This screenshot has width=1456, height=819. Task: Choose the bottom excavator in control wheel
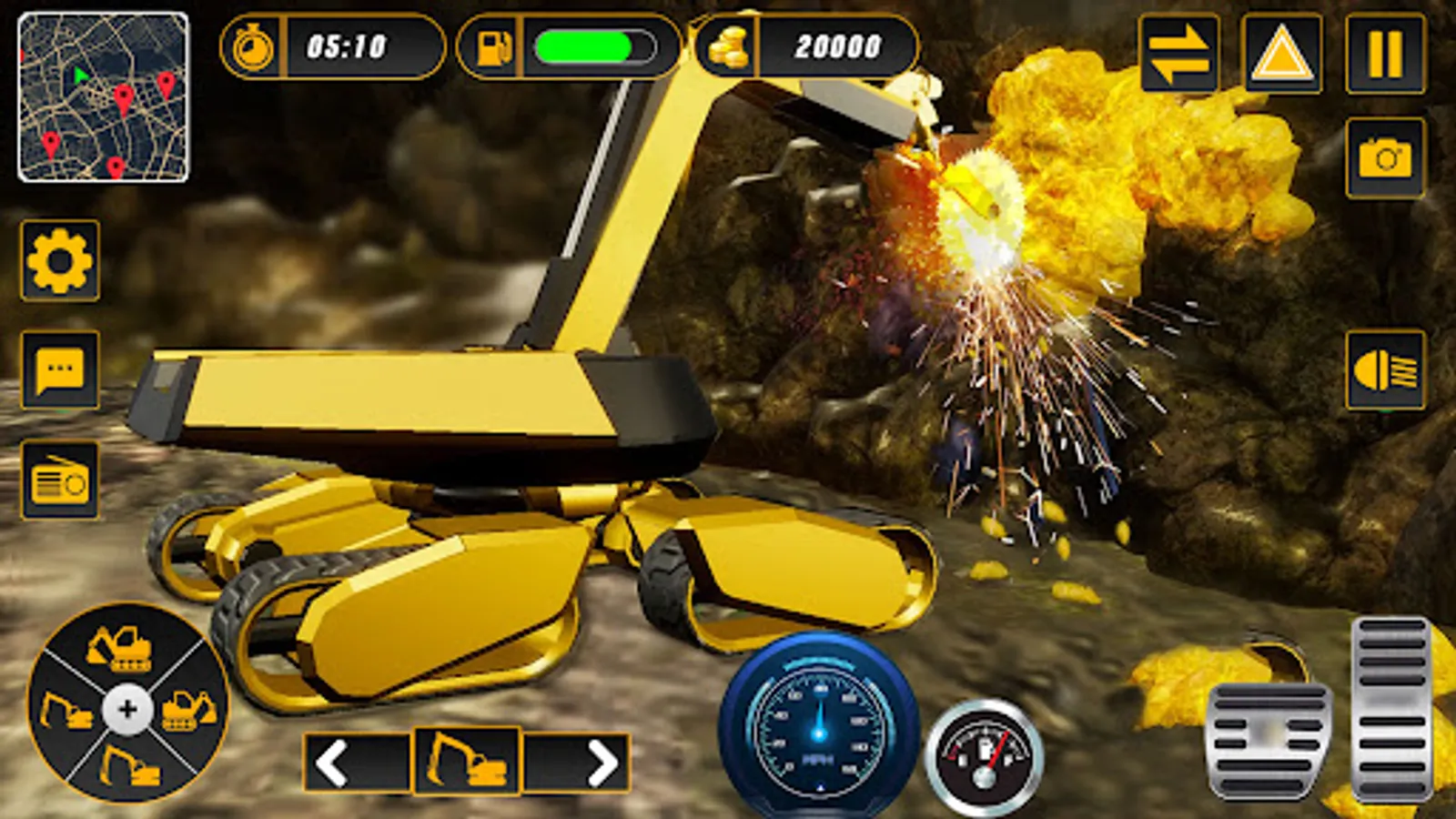[x=129, y=766]
